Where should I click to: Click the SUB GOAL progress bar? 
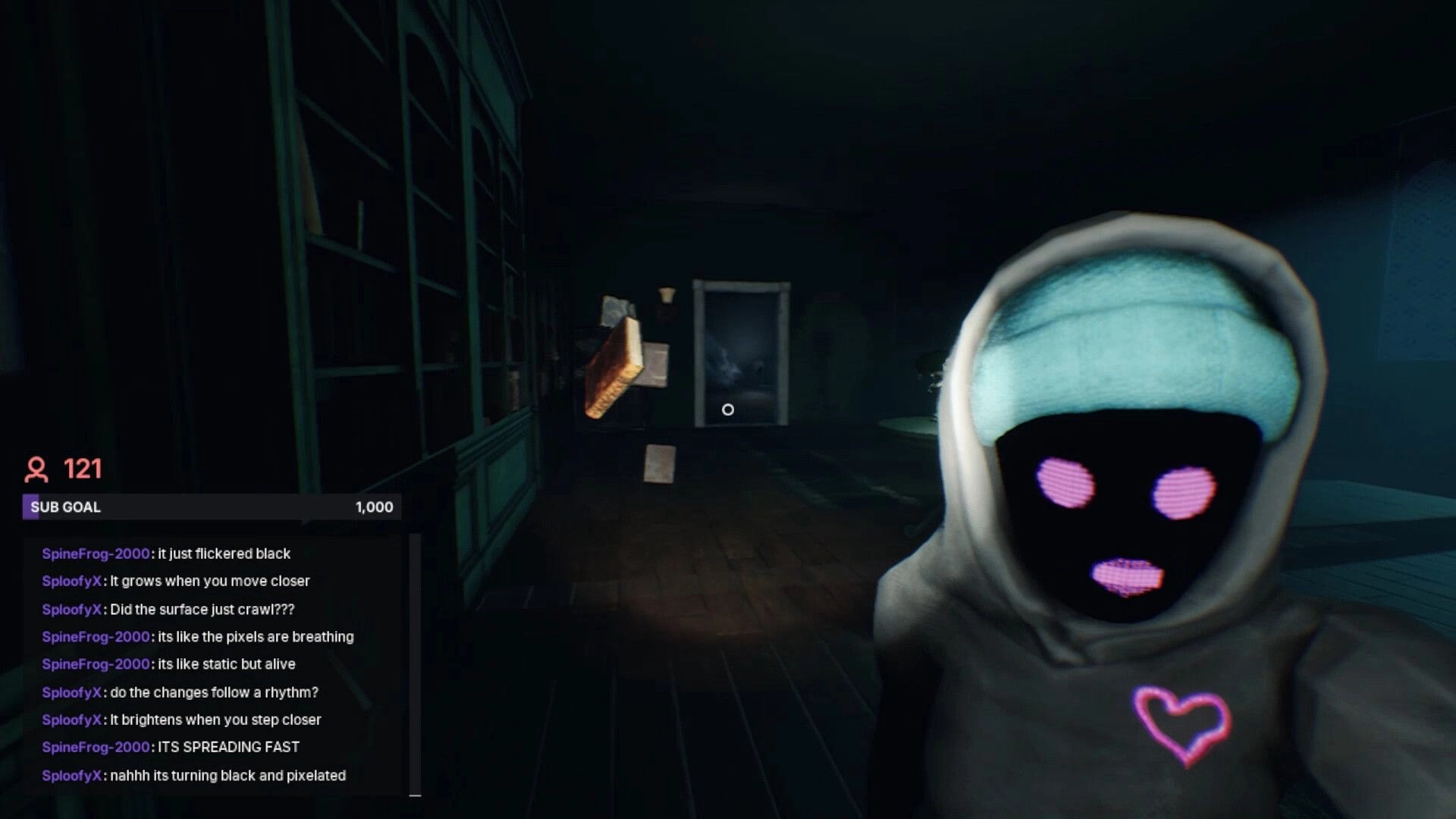coord(209,507)
